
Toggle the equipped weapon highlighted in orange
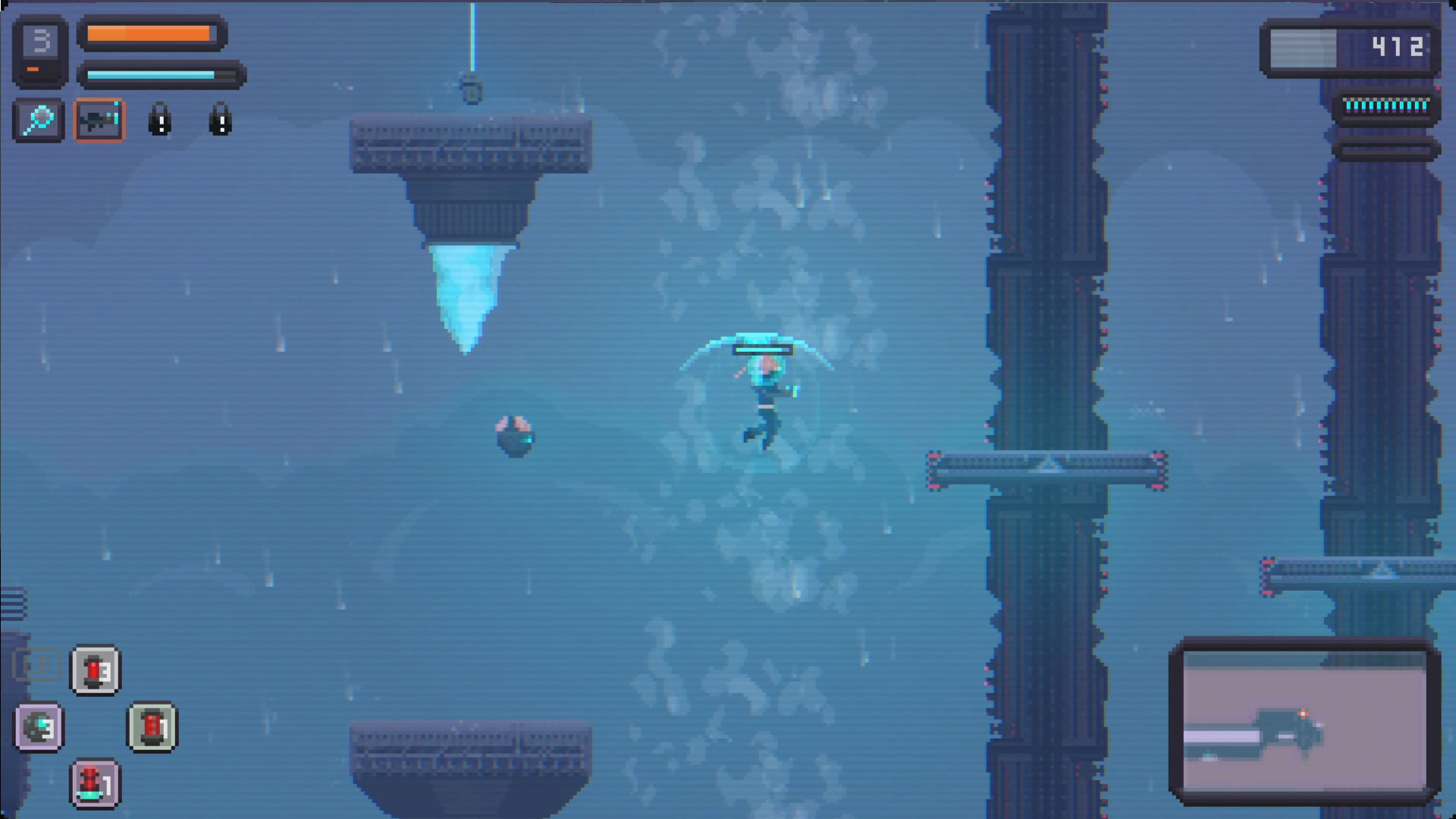pyautogui.click(x=99, y=120)
